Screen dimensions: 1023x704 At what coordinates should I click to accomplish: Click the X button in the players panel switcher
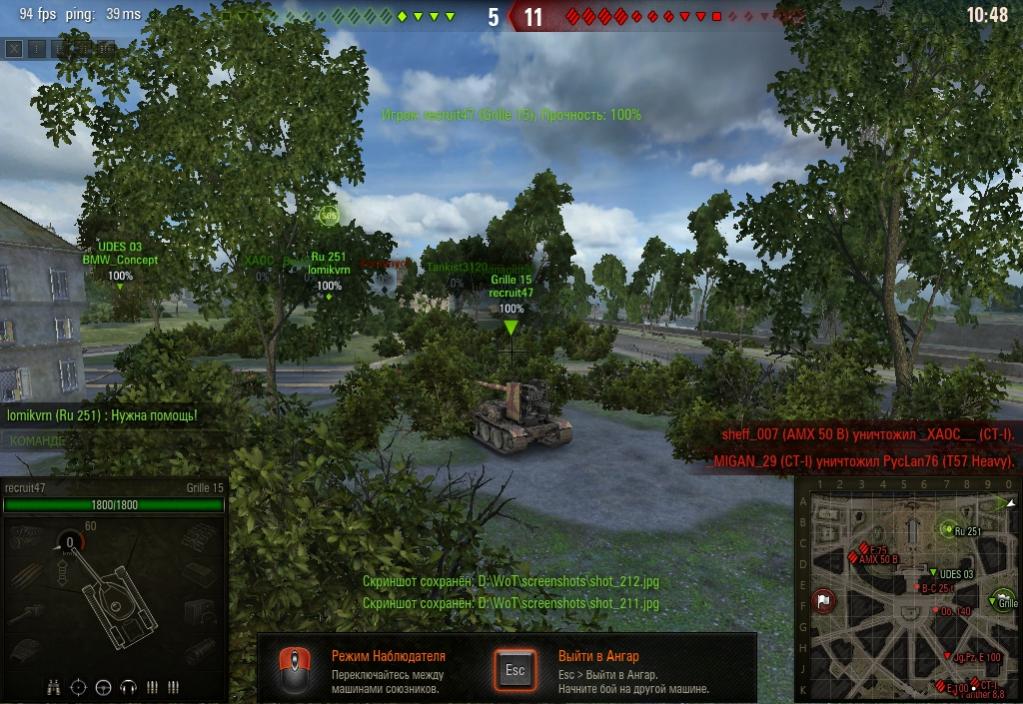tap(14, 47)
